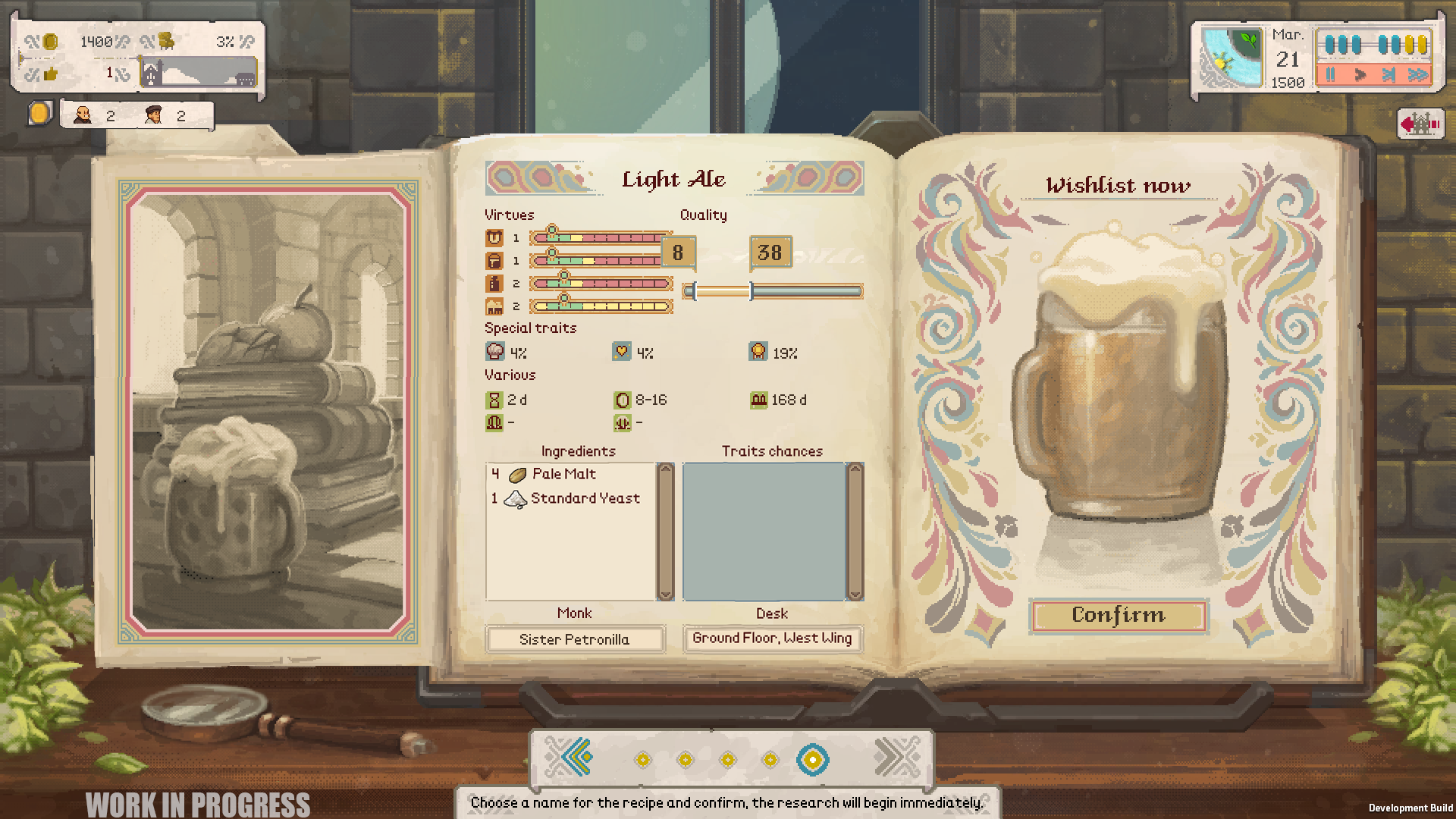Set game speed to double fast forward
This screenshot has width=1456, height=819.
coord(1417,74)
